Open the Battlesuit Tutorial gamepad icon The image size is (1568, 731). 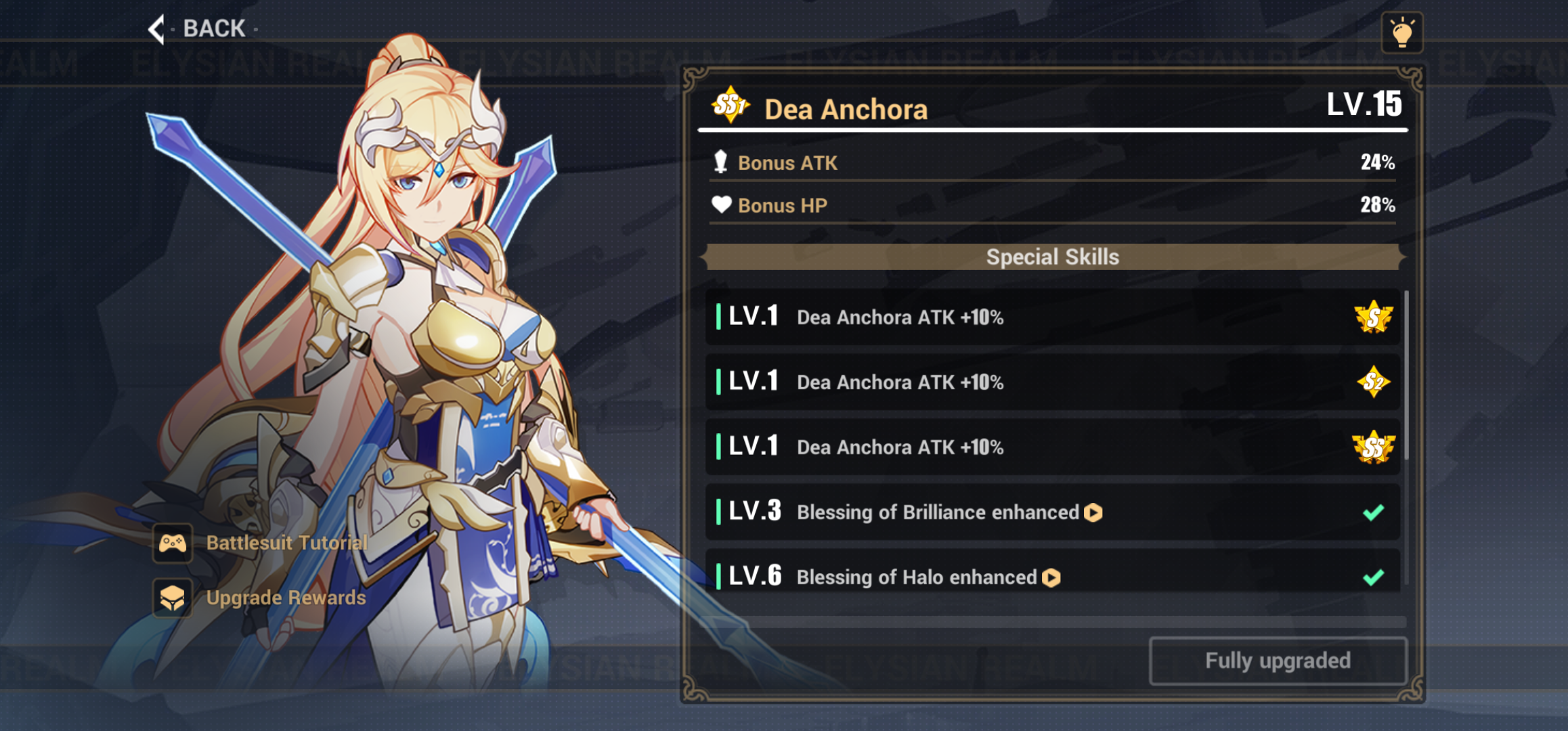click(173, 544)
